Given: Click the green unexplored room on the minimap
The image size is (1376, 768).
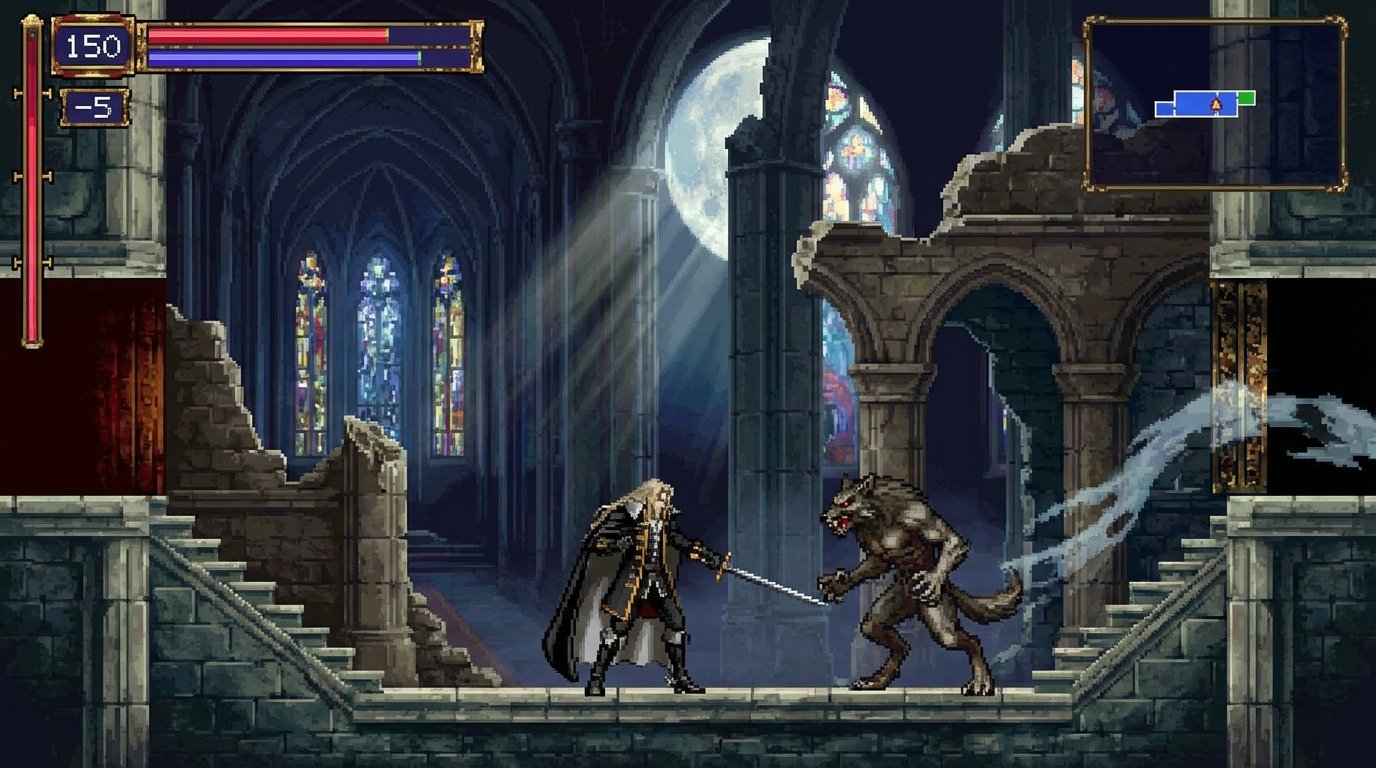Looking at the screenshot, I should coord(1246,98).
